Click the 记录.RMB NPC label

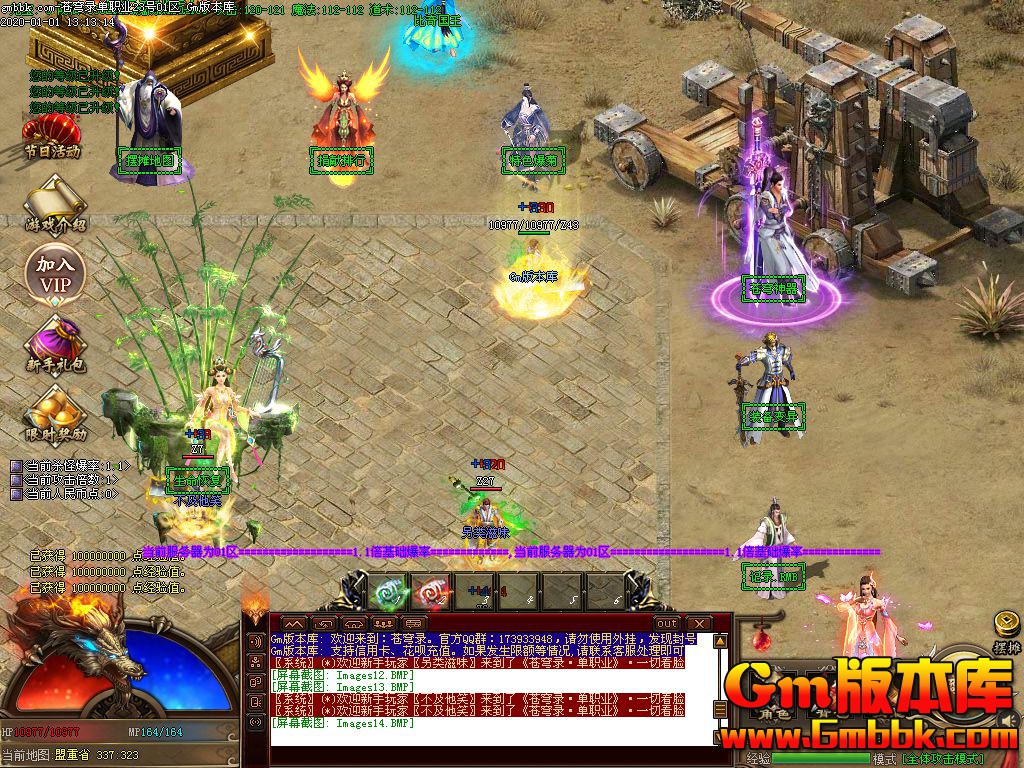(x=772, y=576)
